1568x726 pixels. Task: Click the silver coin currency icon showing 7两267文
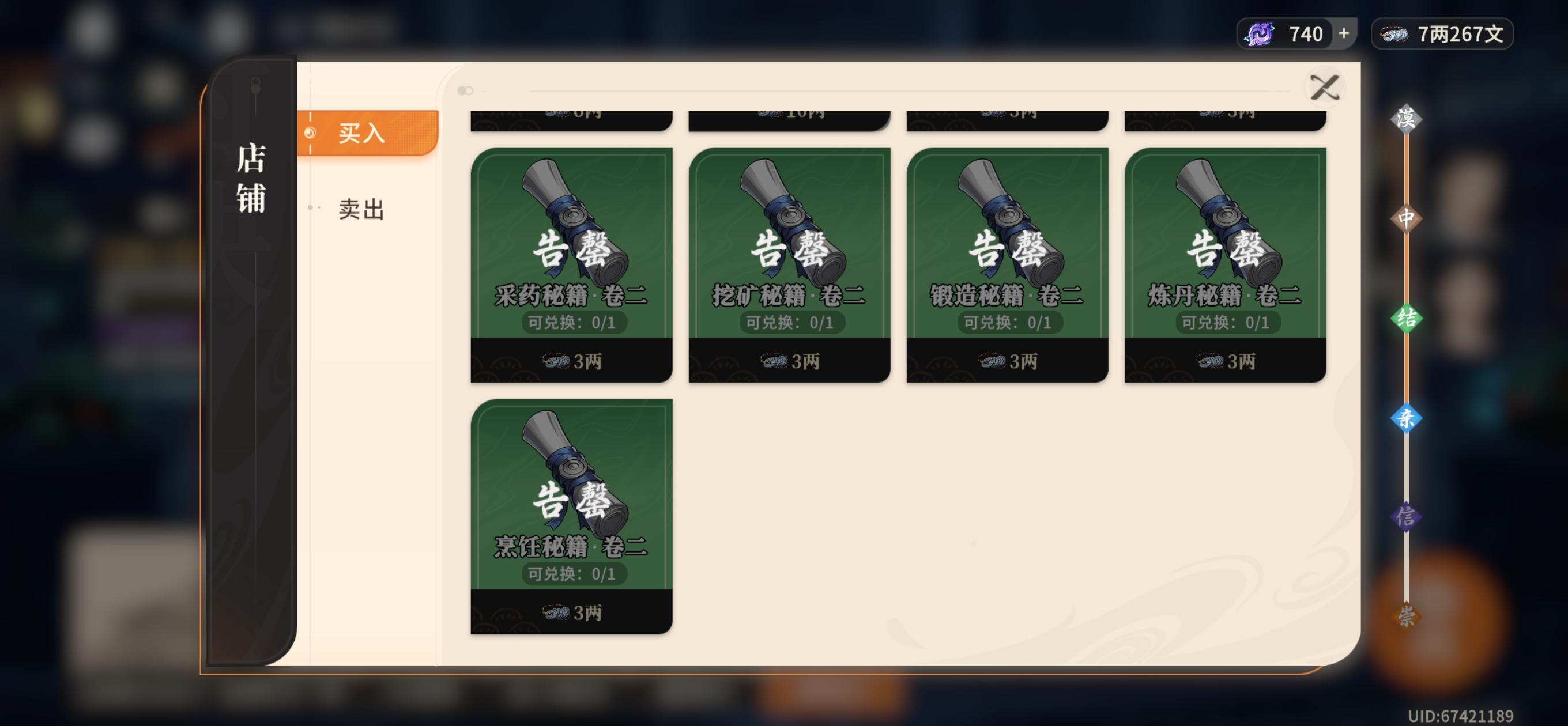[1393, 33]
